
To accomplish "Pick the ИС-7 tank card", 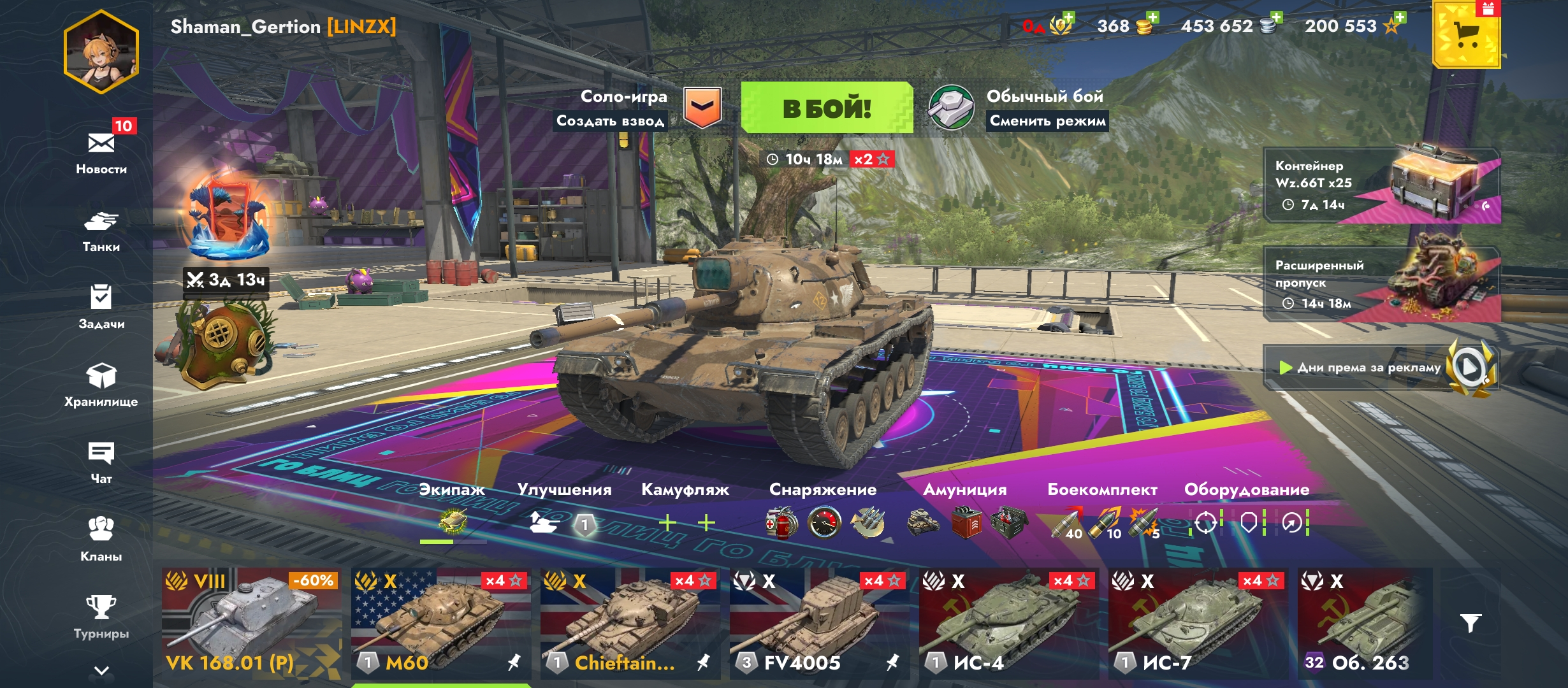I will tap(1198, 623).
